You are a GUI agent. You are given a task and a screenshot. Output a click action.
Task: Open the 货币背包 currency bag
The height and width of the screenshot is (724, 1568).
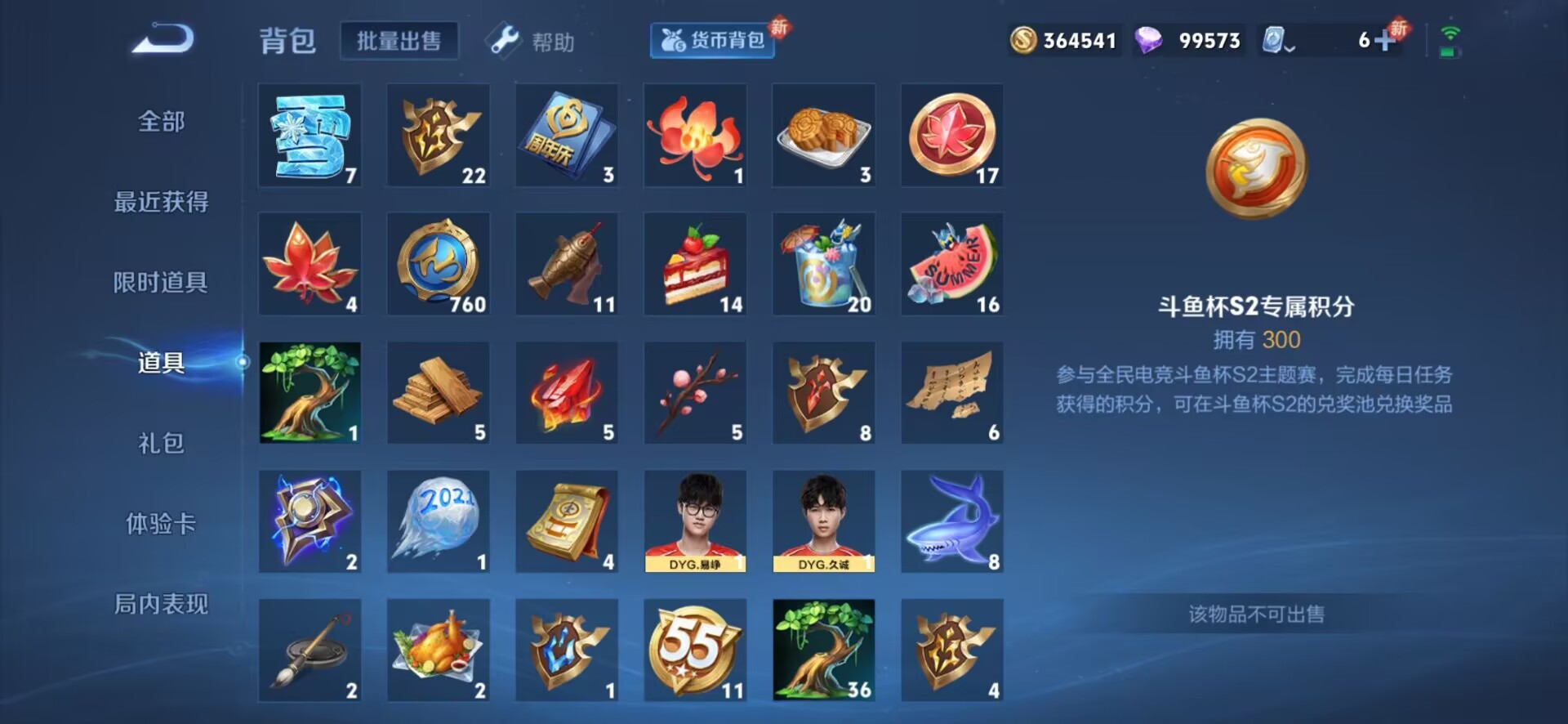tap(712, 40)
